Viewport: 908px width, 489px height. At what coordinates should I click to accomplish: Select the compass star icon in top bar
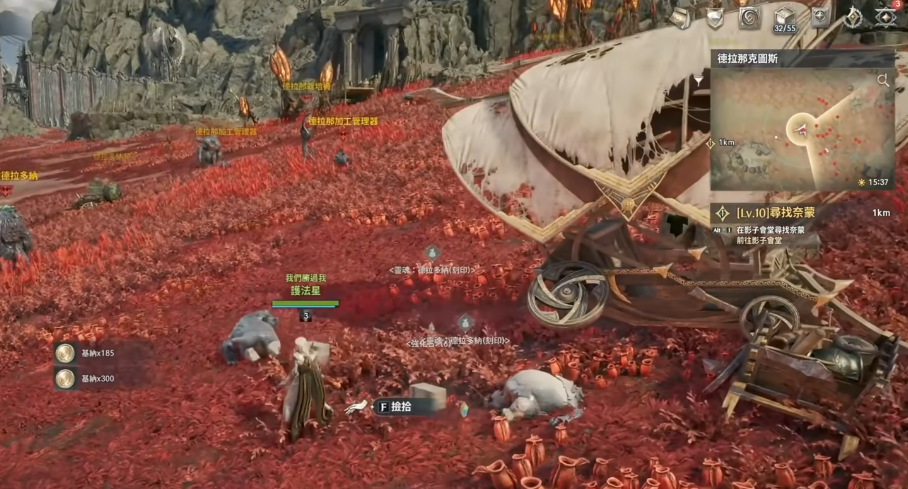[x=853, y=17]
